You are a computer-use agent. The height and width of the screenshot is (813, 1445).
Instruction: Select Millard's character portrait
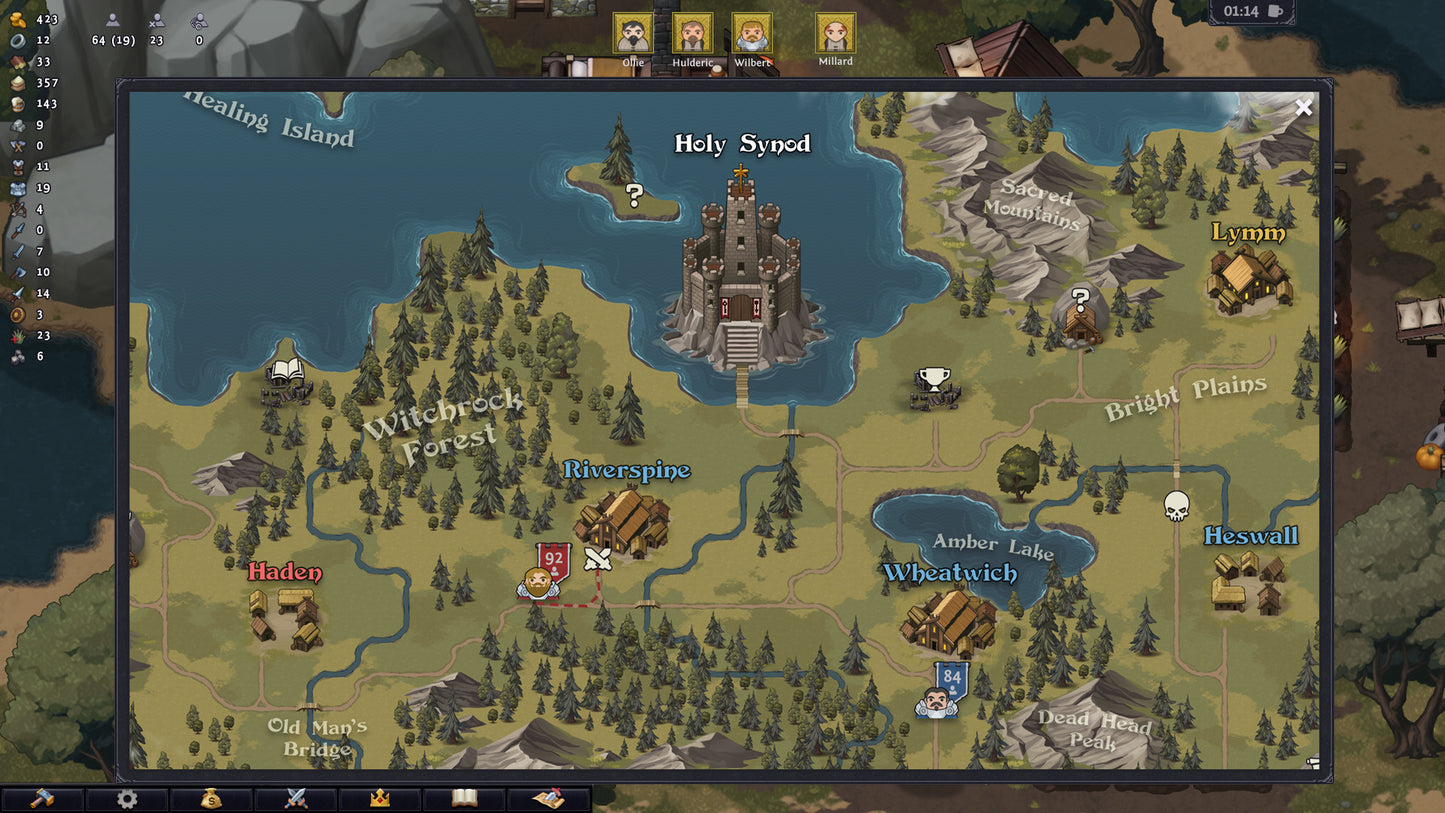835,31
